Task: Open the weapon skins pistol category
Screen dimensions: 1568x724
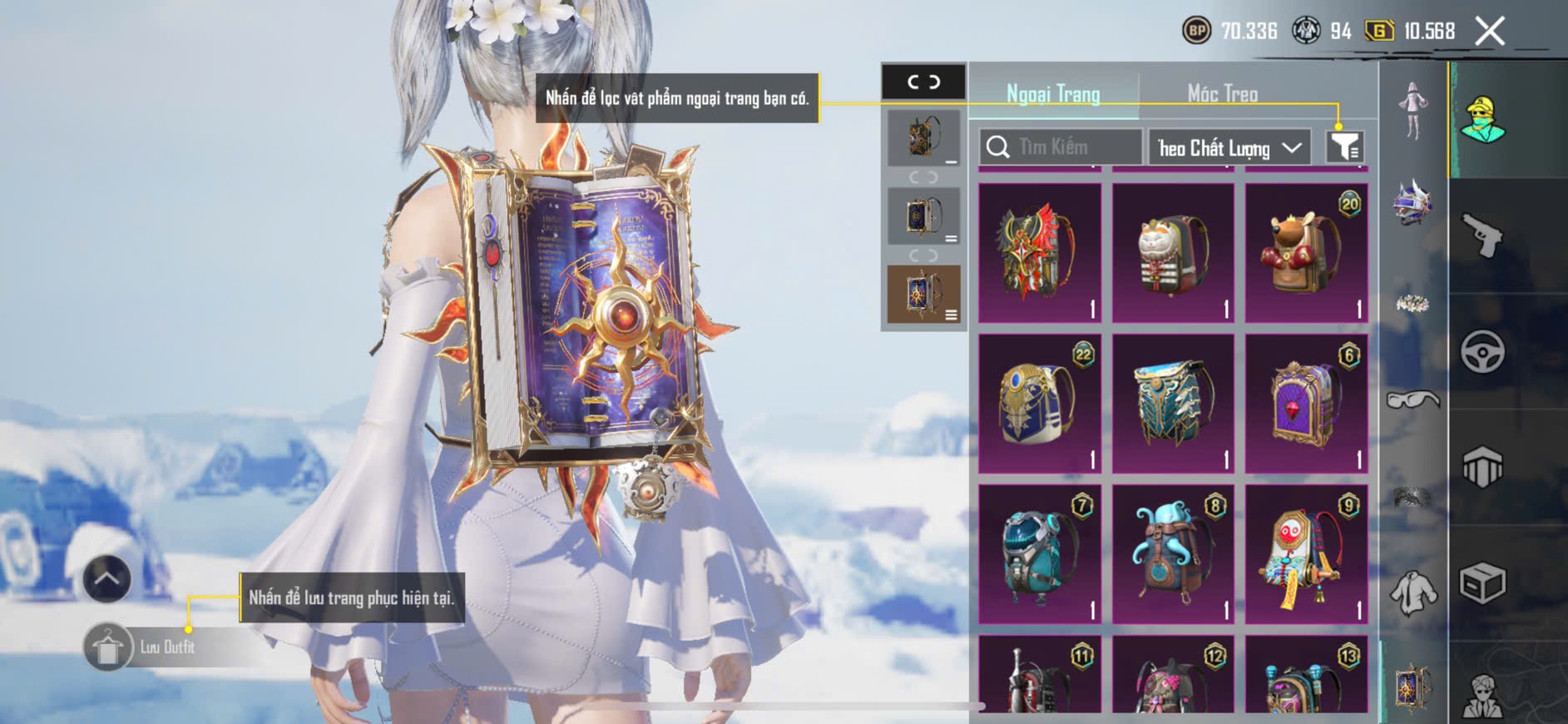Action: 1482,236
